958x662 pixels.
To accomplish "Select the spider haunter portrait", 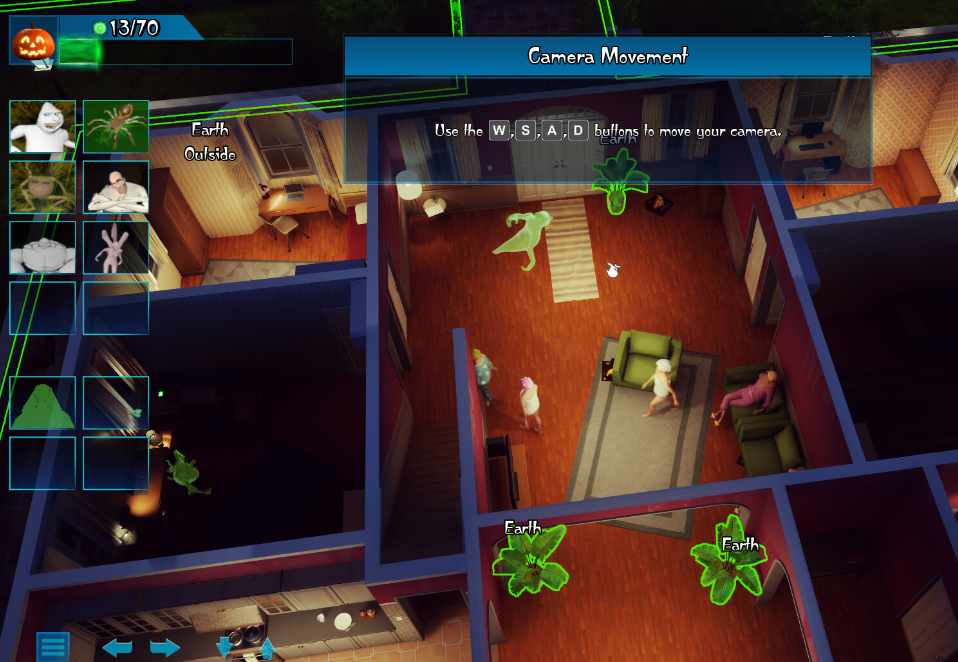I will click(116, 127).
